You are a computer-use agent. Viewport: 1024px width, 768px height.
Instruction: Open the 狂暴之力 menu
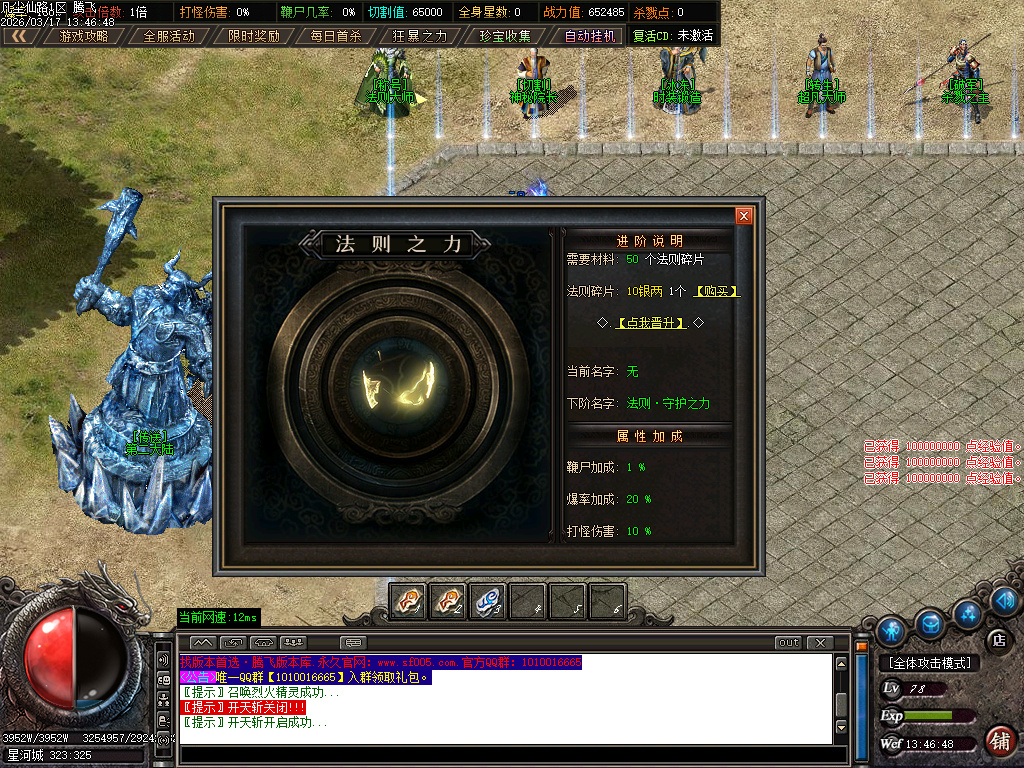coord(420,36)
